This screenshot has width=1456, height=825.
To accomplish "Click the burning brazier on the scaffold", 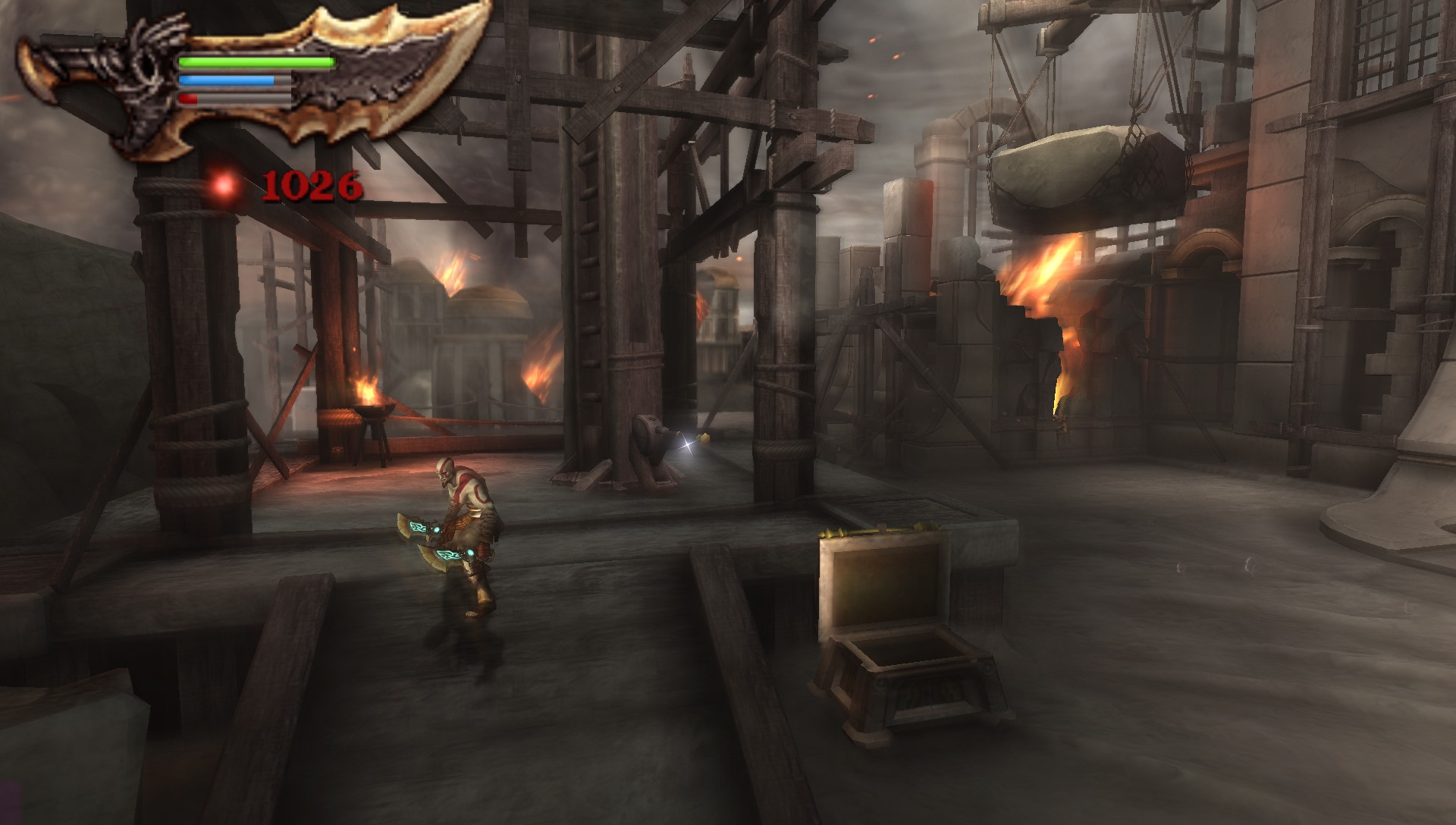I will click(x=373, y=409).
